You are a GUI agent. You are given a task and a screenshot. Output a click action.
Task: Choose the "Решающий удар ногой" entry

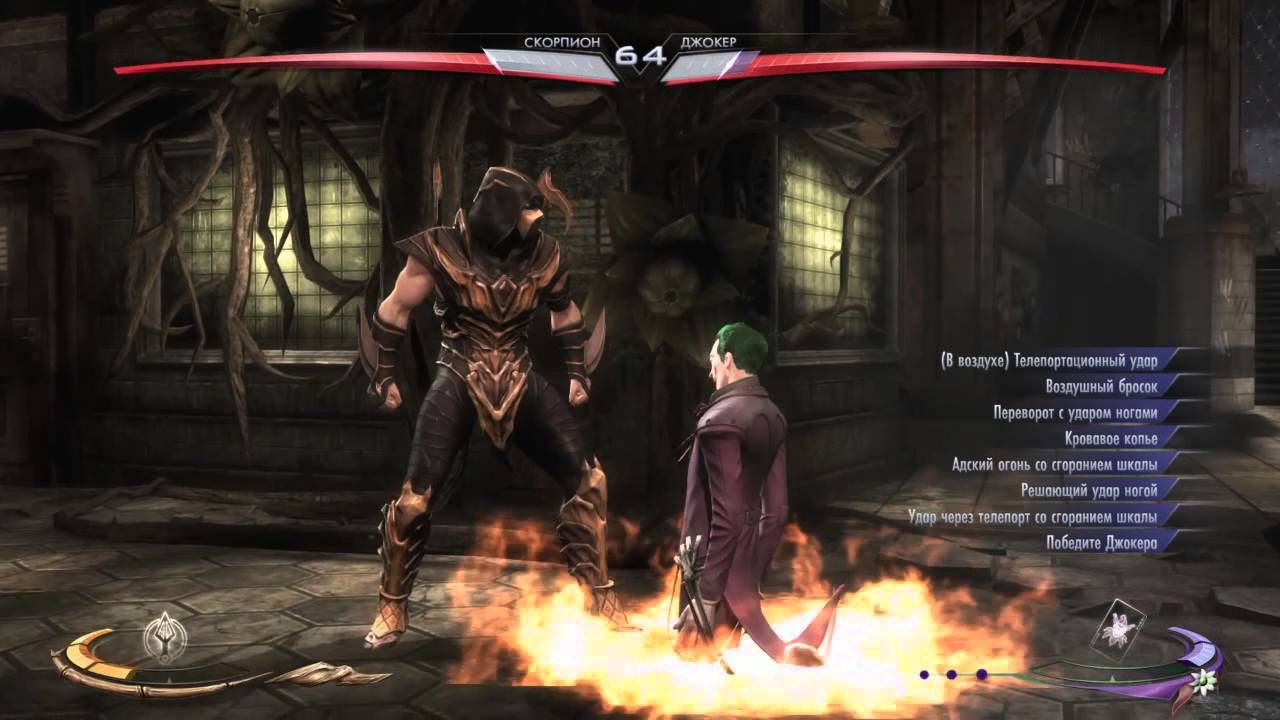1088,490
